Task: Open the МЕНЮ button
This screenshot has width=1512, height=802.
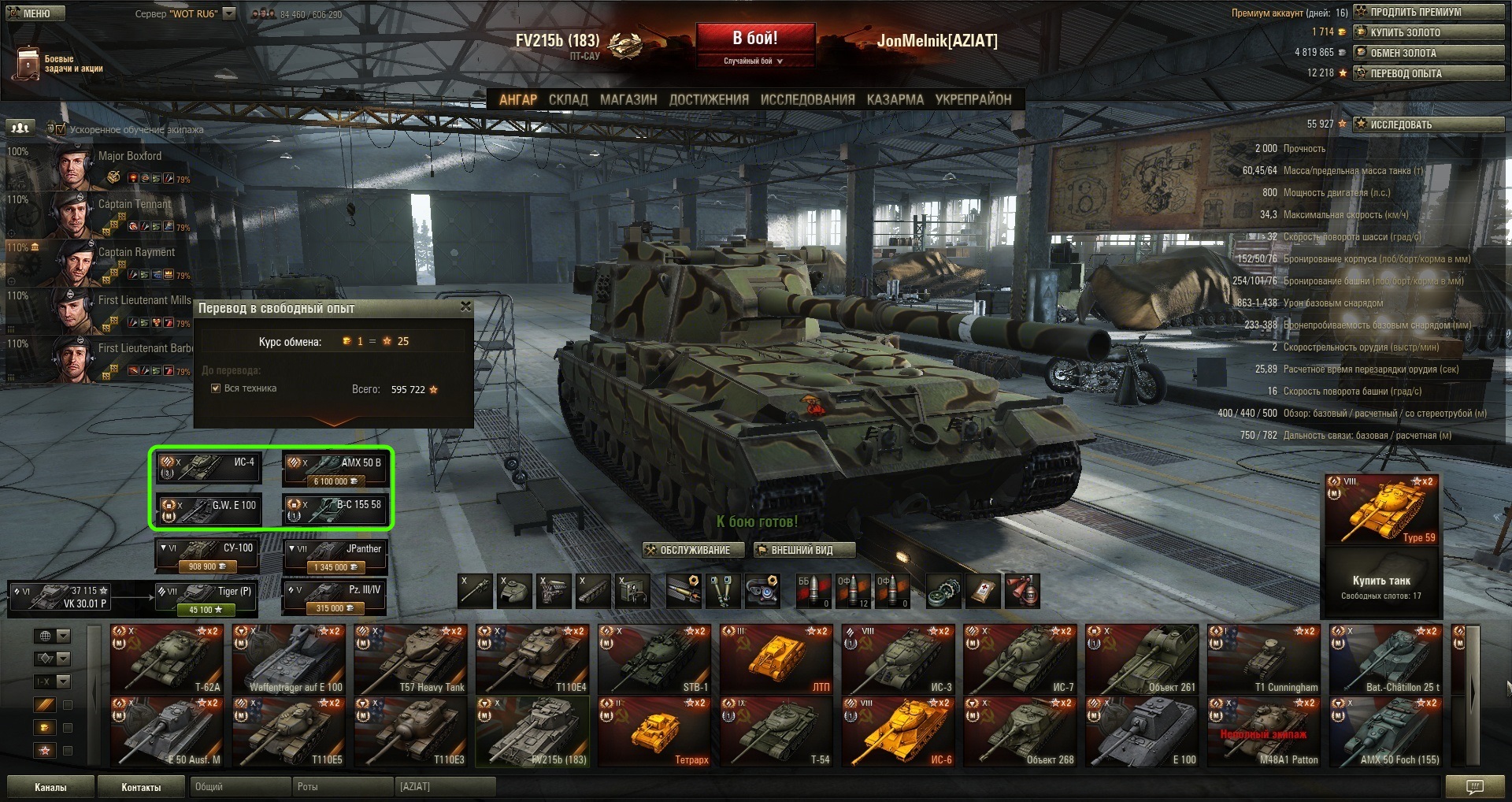Action: click(35, 13)
